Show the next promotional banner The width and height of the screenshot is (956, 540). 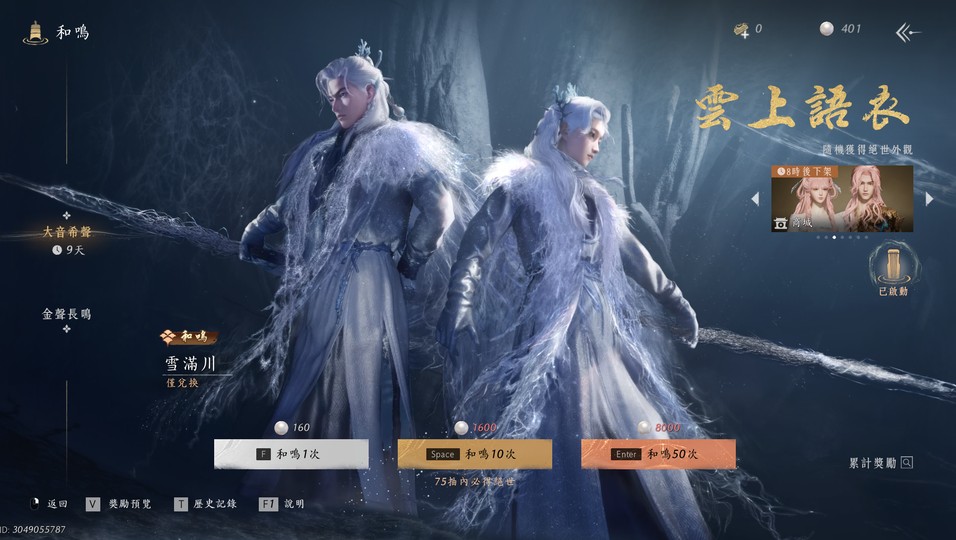[x=929, y=199]
